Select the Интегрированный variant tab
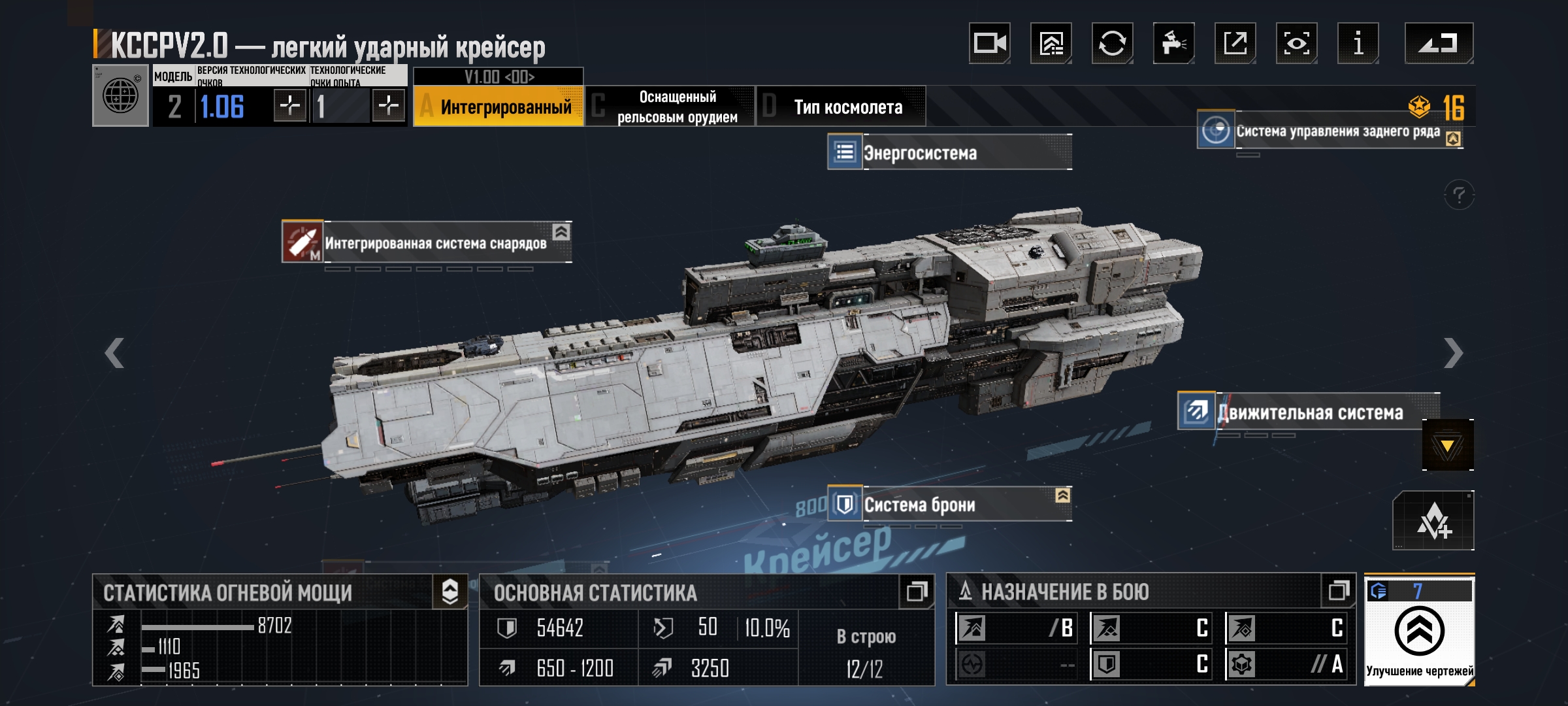This screenshot has height=706, width=1568. tap(498, 107)
